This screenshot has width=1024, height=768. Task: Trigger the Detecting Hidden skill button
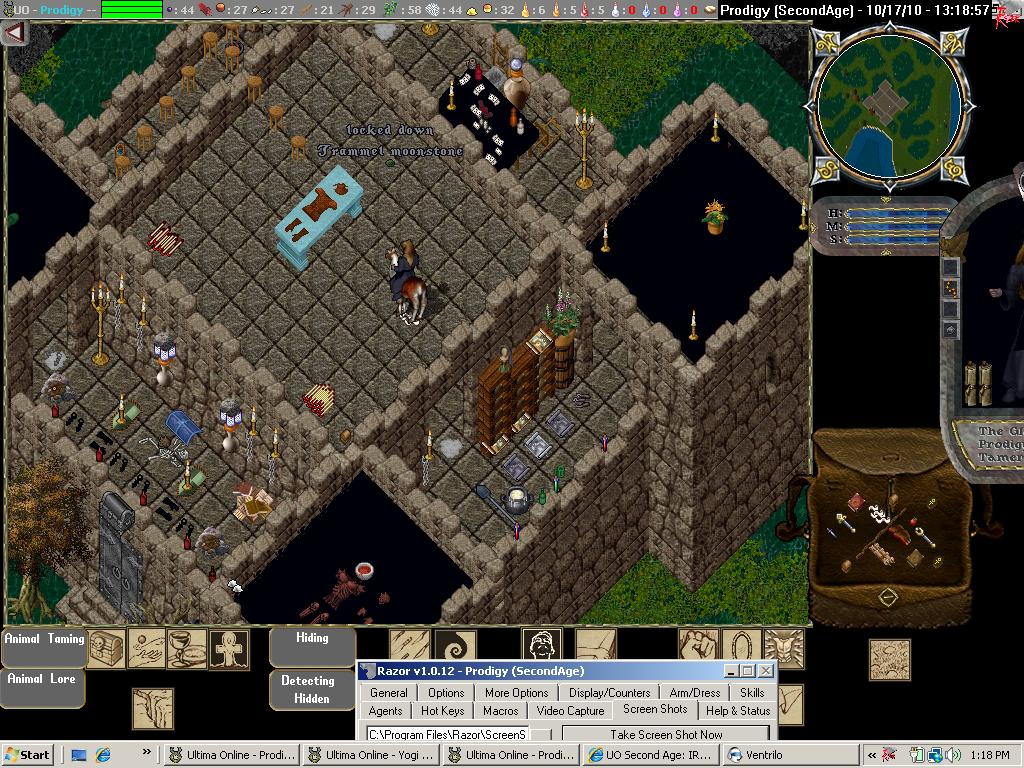pyautogui.click(x=308, y=689)
